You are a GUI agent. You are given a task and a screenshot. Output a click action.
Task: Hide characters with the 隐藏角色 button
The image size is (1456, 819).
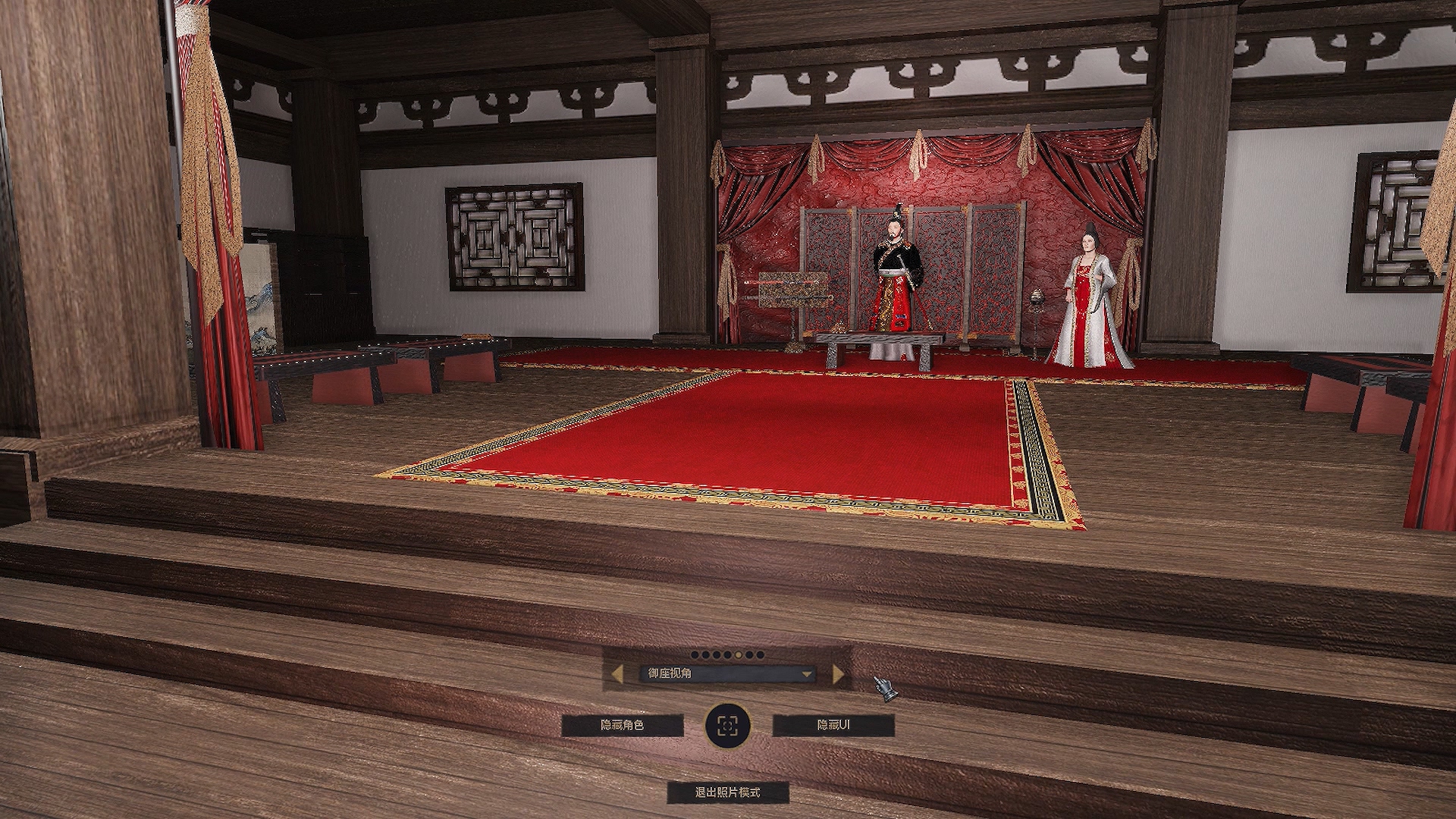coord(622,726)
